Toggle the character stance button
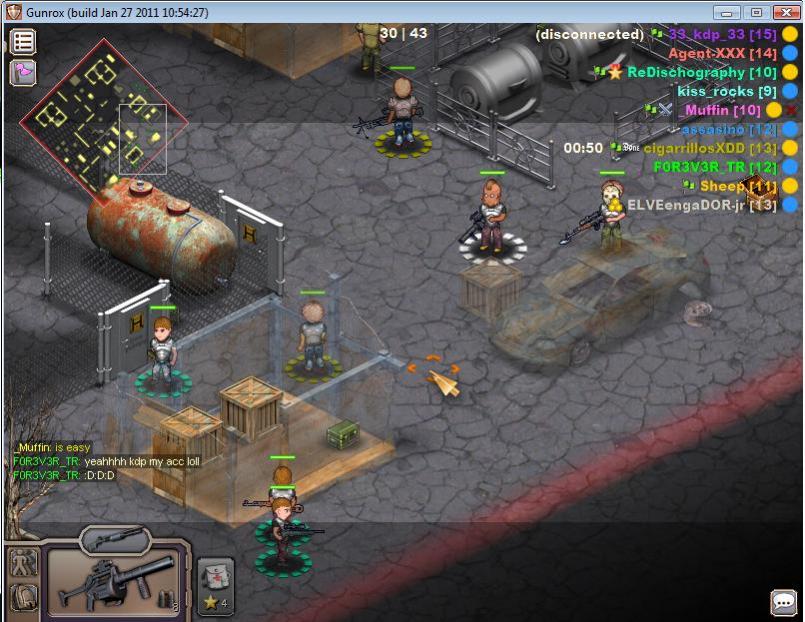Screen dimensions: 805x622 pyautogui.click(x=22, y=562)
